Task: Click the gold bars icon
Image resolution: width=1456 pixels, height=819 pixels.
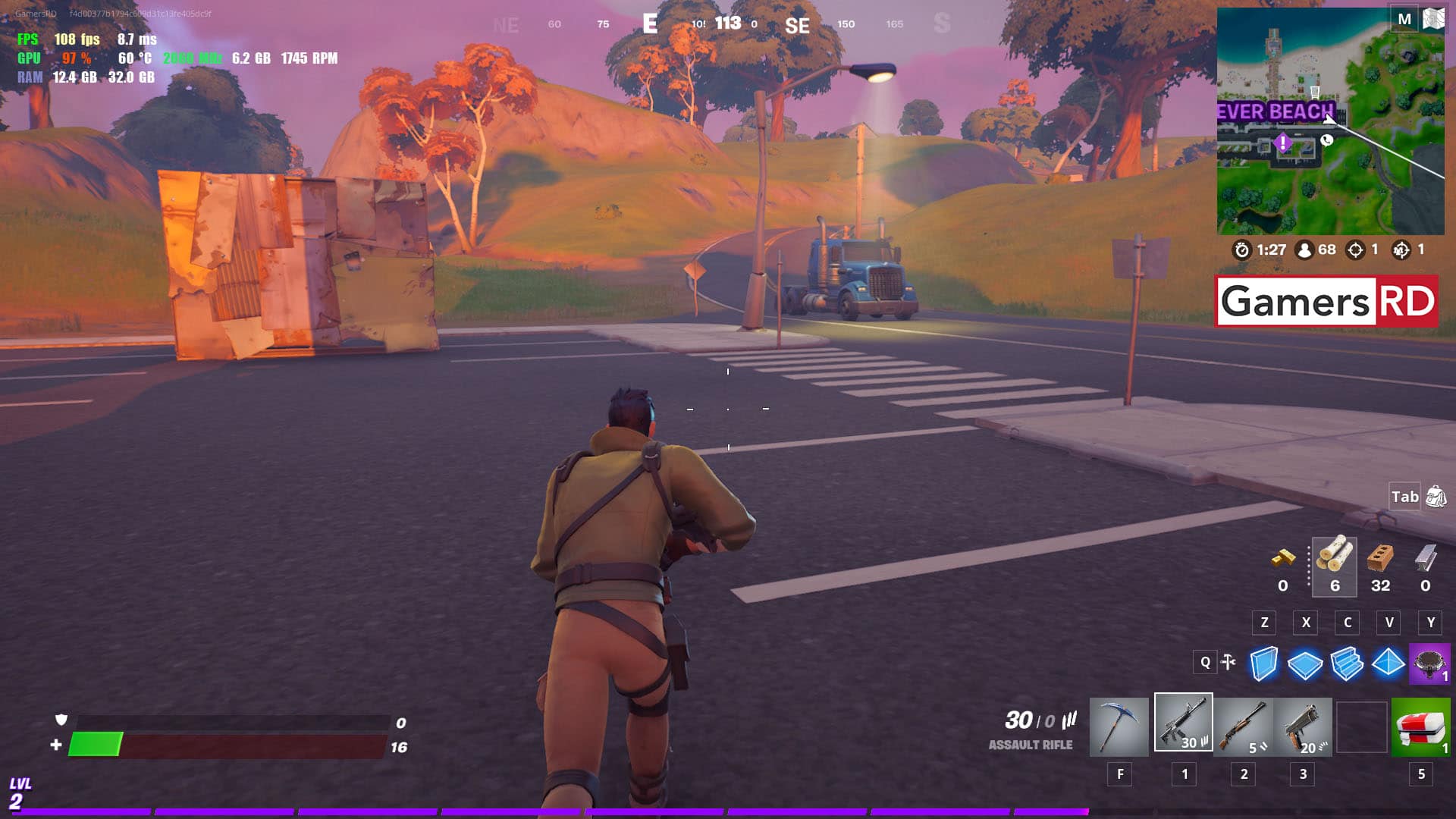Action: 1283,559
